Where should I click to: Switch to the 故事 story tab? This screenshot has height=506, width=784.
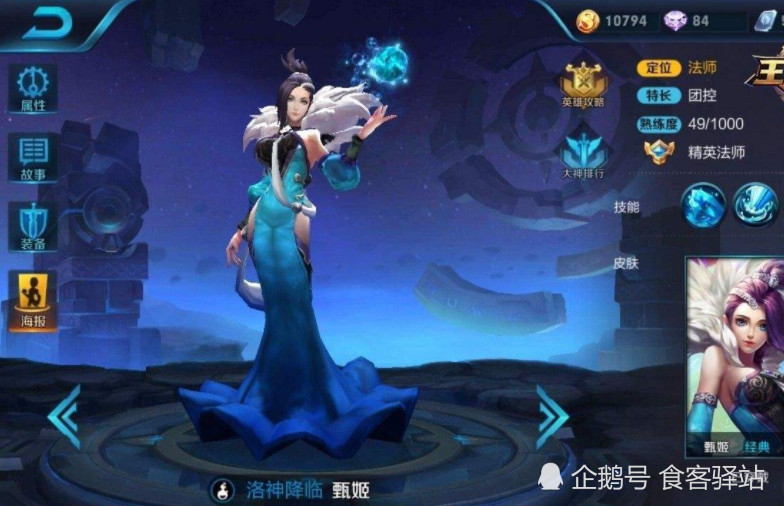click(32, 158)
